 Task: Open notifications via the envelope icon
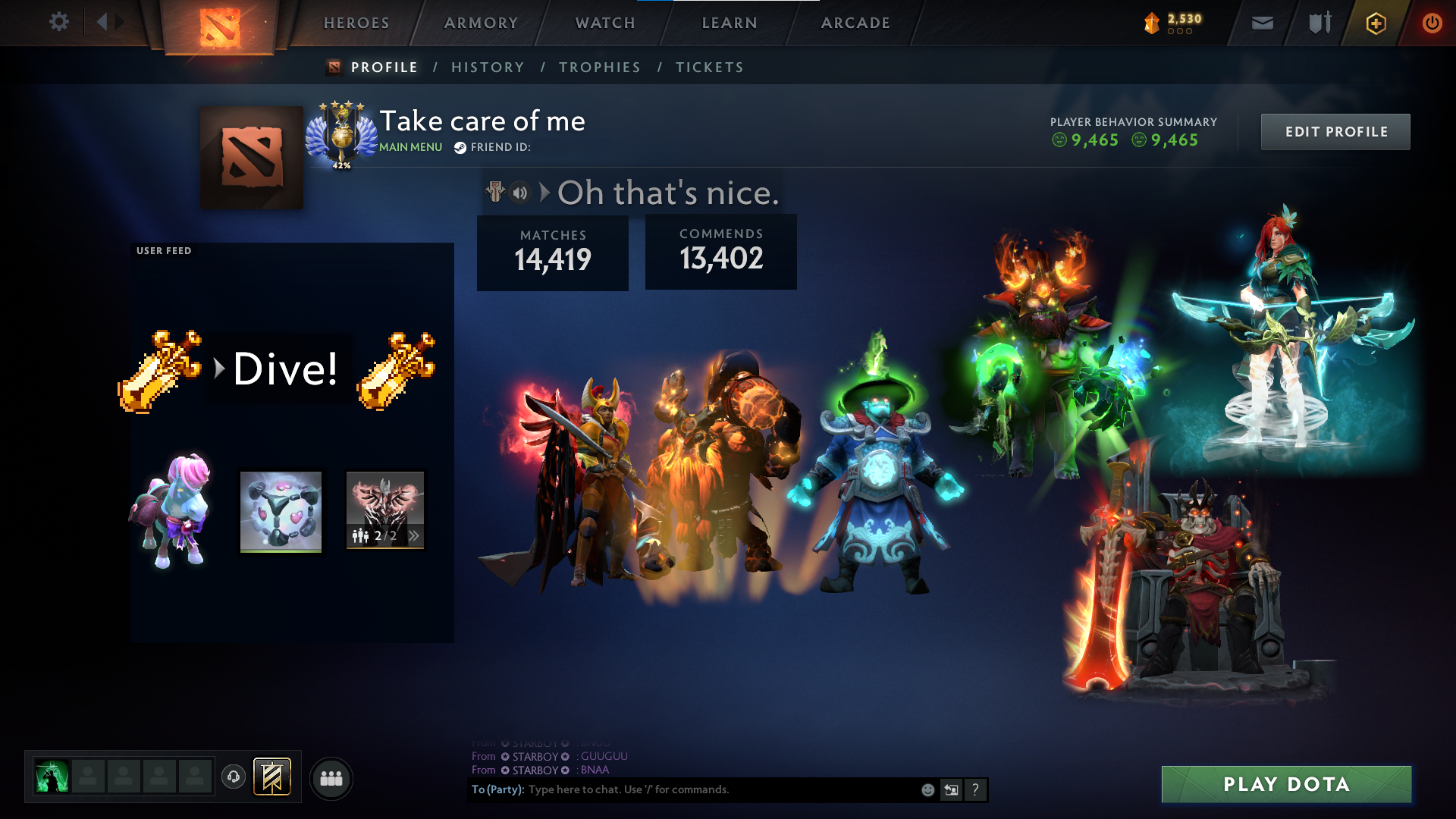click(1263, 23)
